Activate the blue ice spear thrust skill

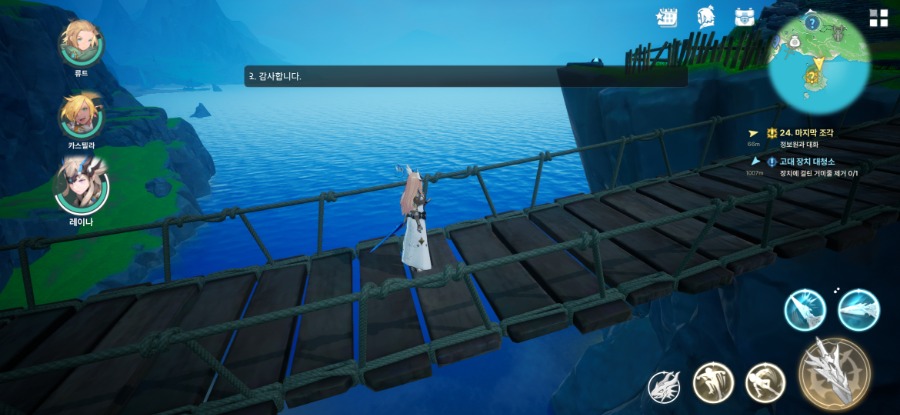click(x=803, y=309)
